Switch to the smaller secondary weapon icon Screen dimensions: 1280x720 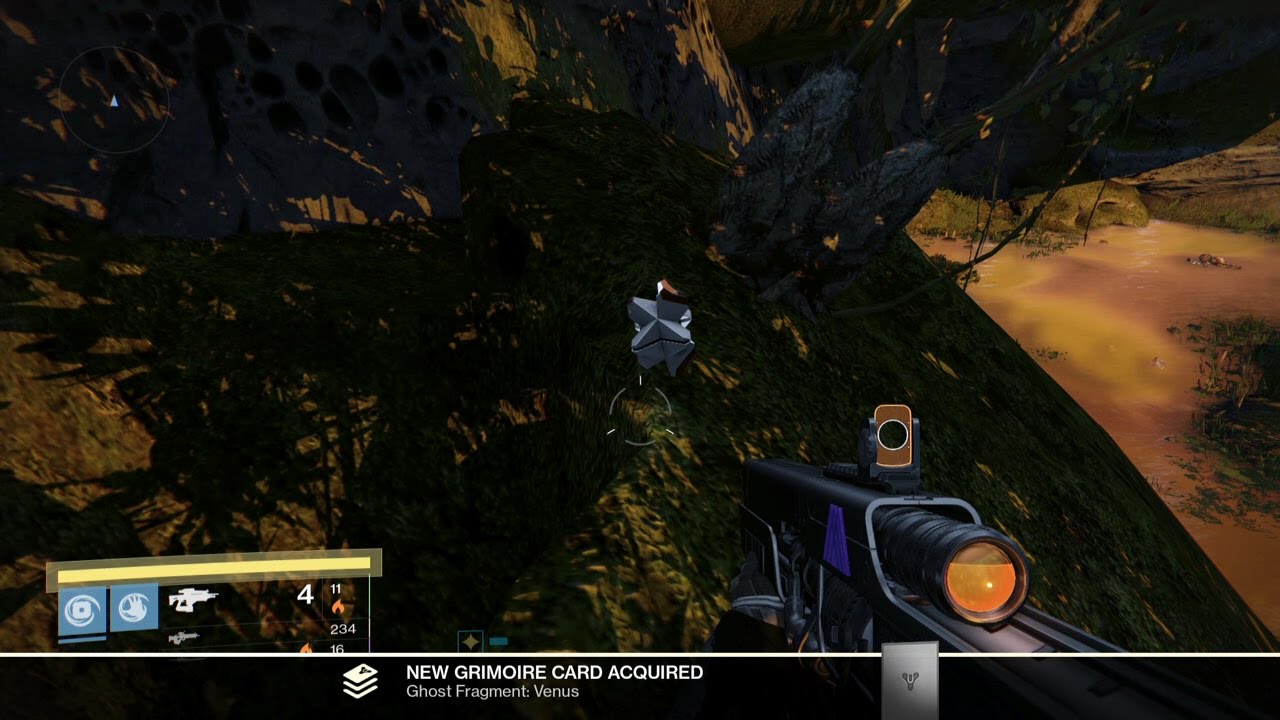click(x=183, y=637)
